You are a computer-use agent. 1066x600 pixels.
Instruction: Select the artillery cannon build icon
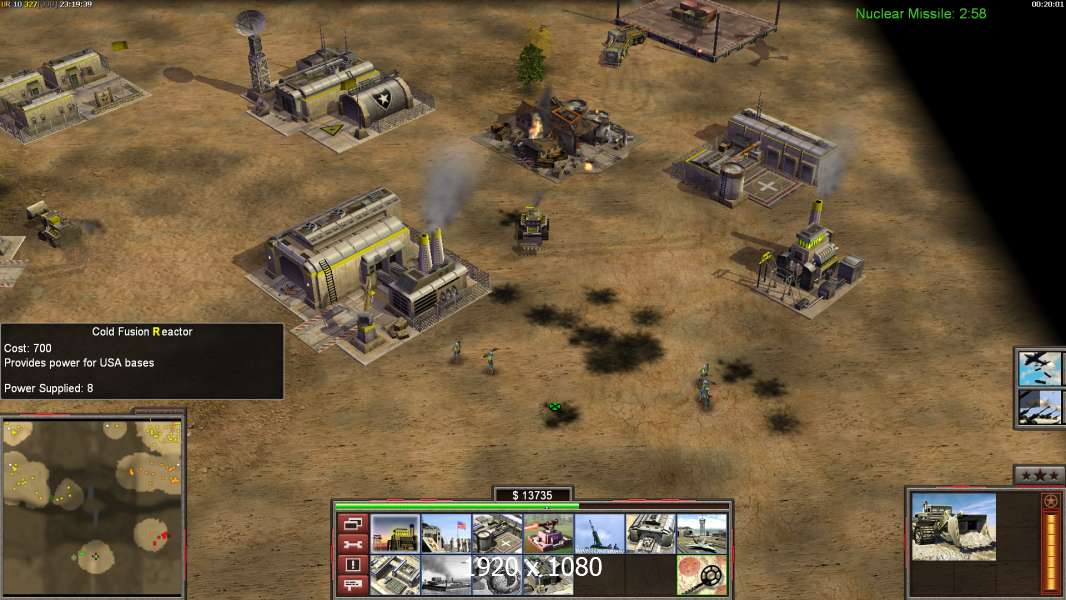(599, 534)
